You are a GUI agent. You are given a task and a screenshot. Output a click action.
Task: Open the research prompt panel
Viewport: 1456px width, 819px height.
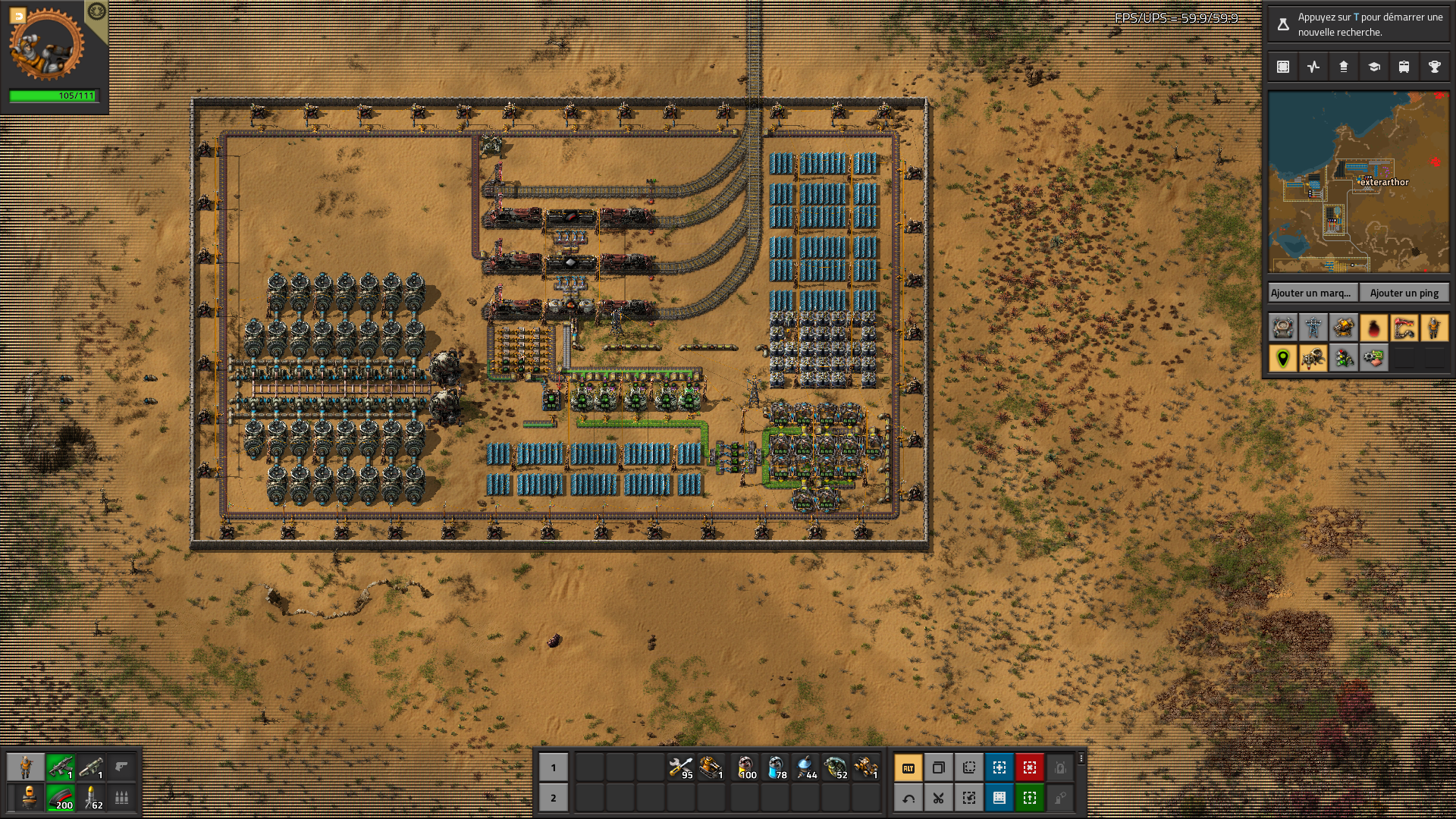point(1358,24)
